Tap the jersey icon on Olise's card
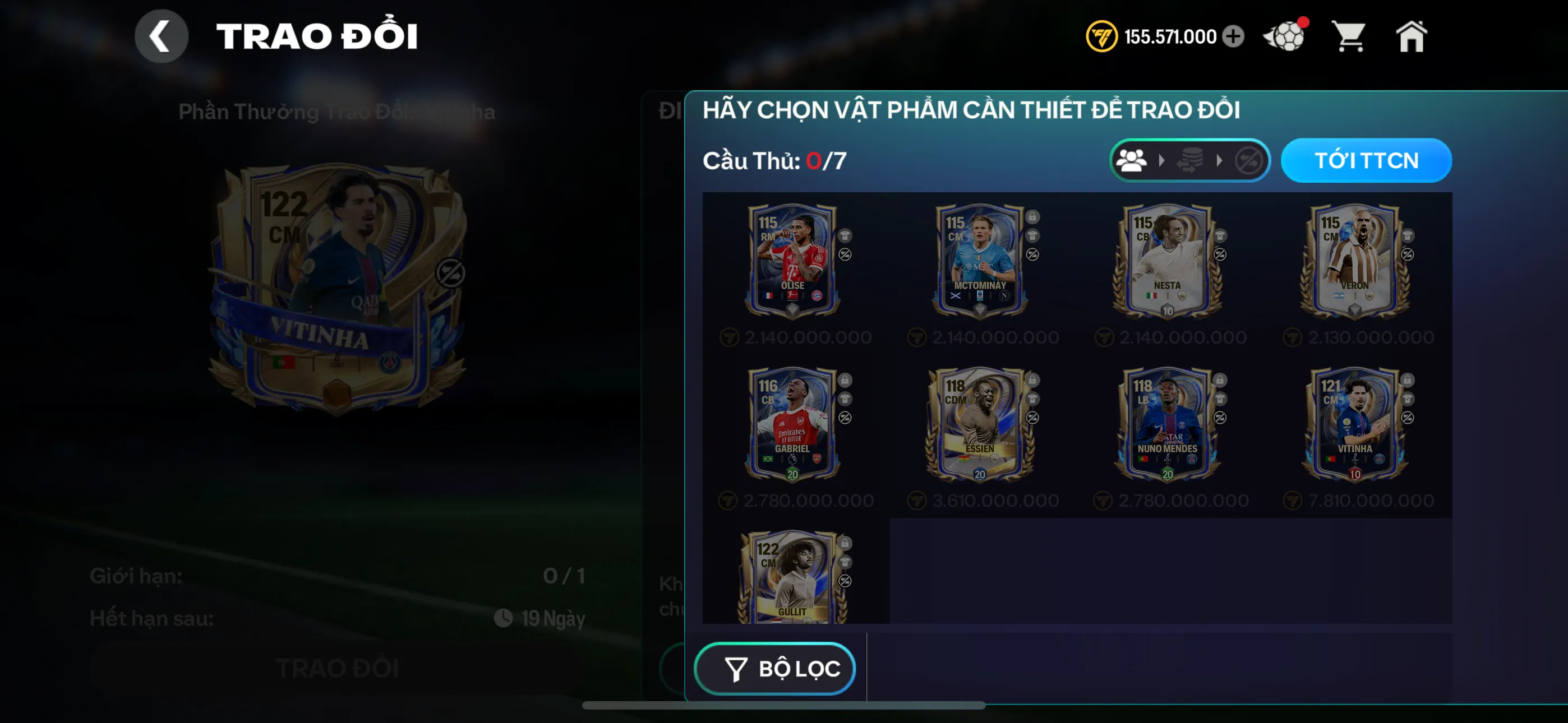 [x=845, y=236]
